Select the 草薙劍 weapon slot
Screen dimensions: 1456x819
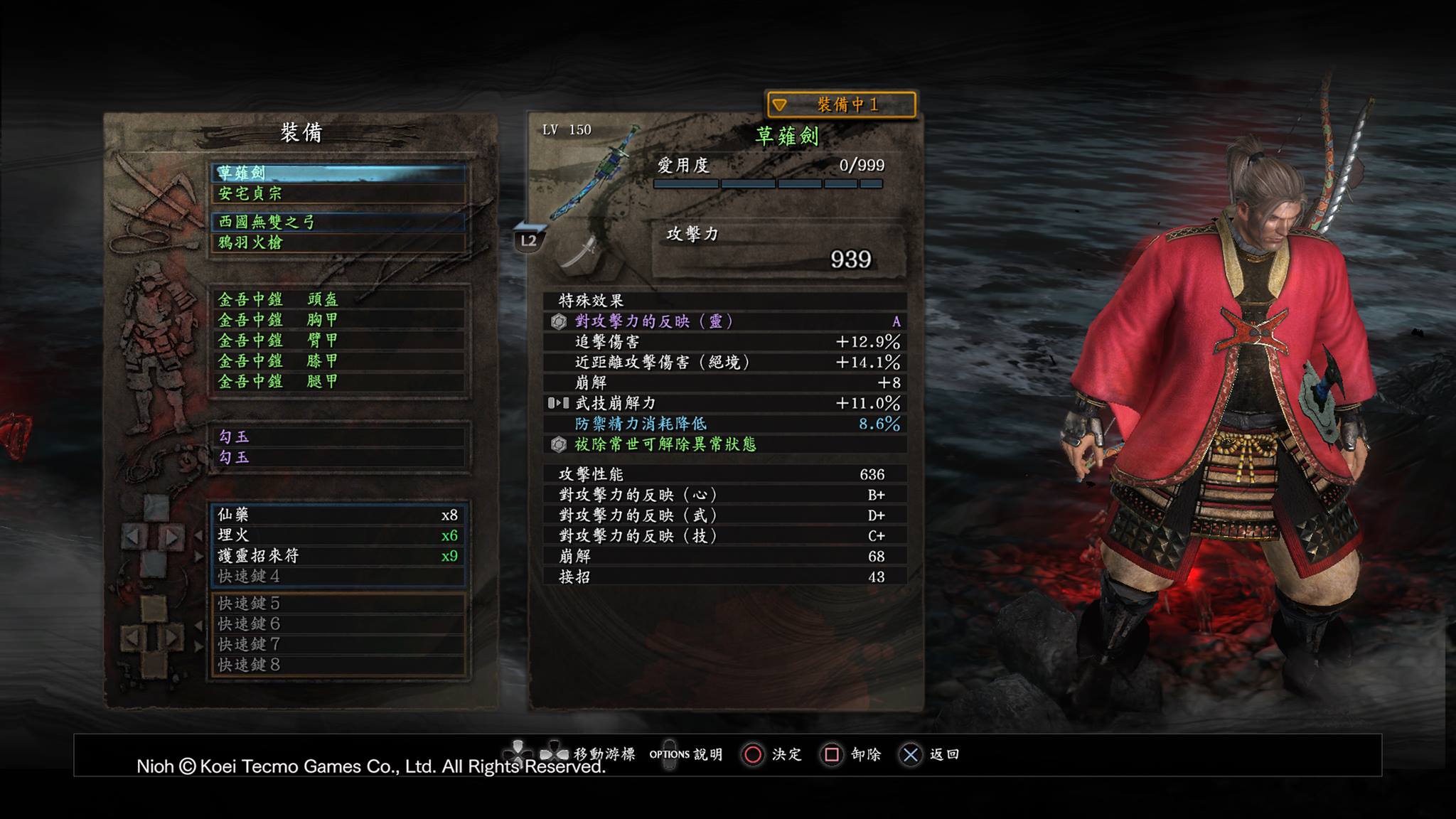[338, 173]
